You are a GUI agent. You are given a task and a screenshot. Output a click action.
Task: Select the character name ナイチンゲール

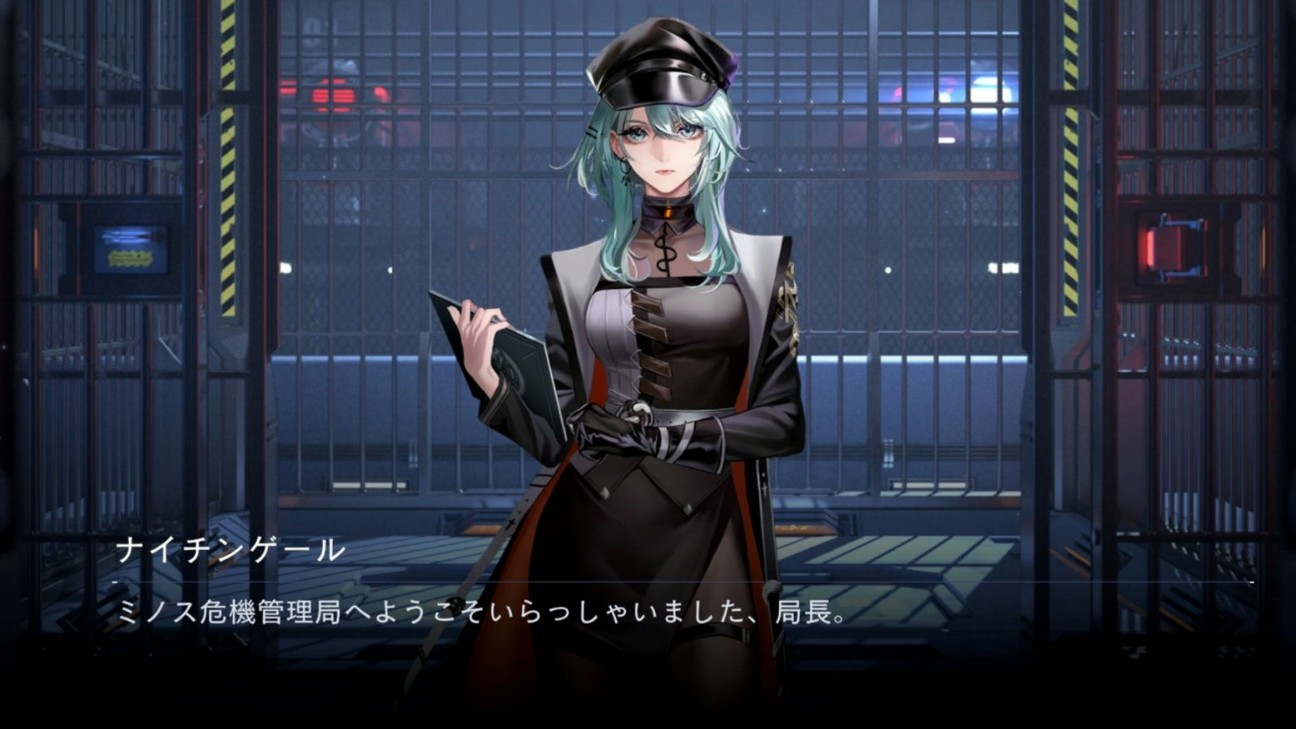pyautogui.click(x=231, y=548)
